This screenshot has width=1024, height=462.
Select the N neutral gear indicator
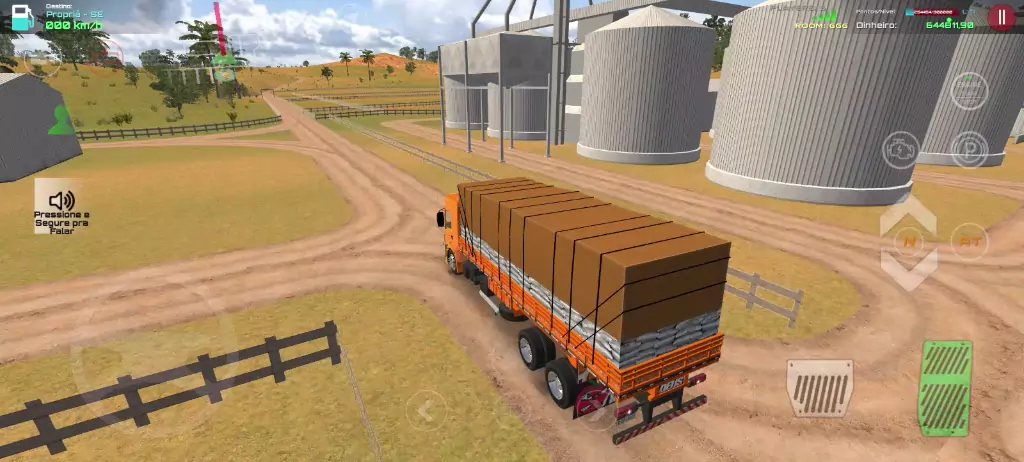(909, 241)
